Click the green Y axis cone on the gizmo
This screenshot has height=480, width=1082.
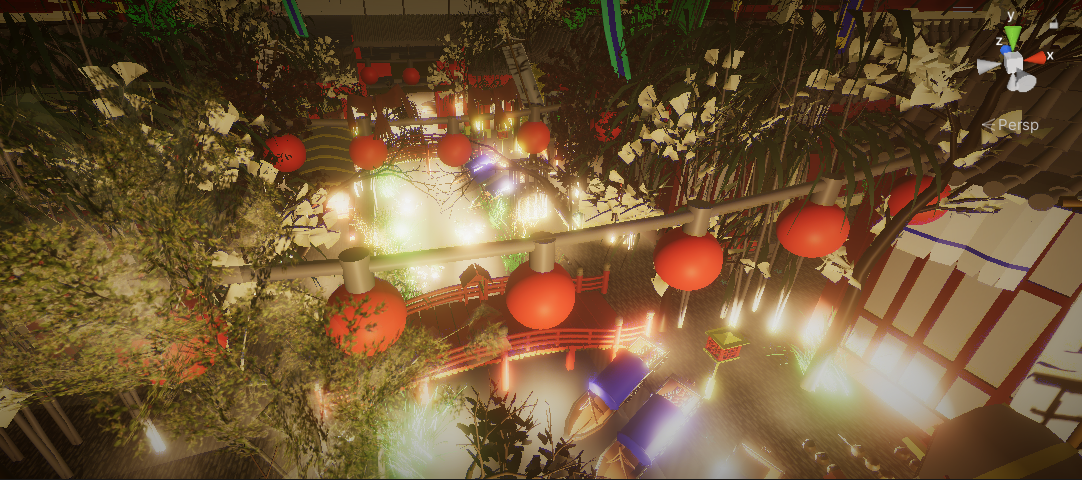pyautogui.click(x=1013, y=37)
